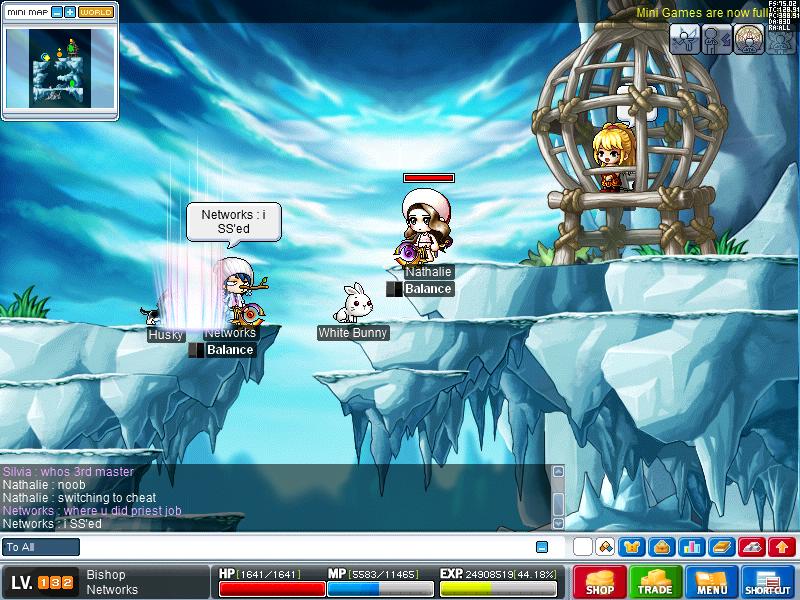
Task: Open the Shortcut button
Action: [768, 582]
